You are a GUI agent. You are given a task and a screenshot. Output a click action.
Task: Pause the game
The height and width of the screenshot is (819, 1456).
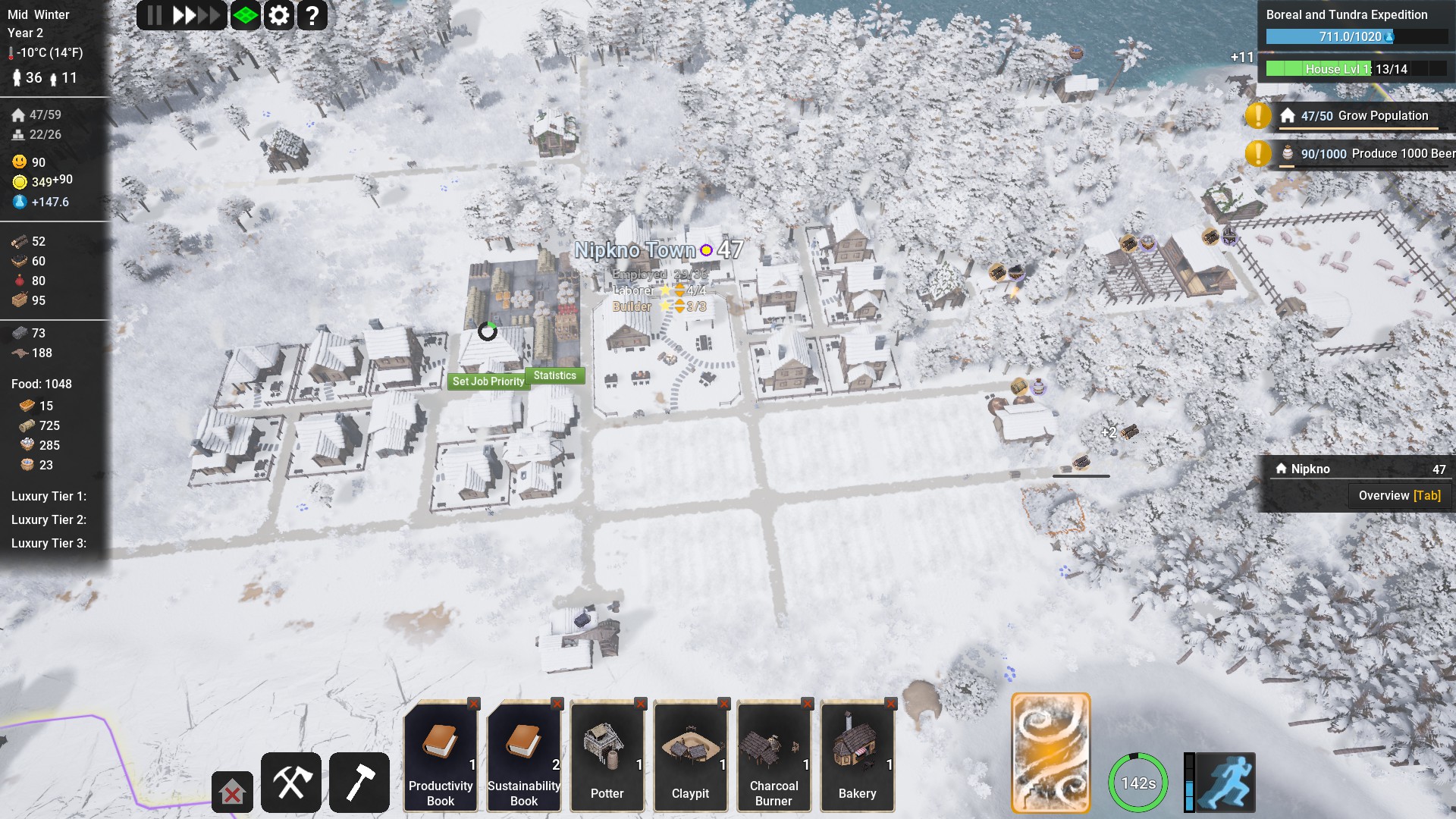[154, 15]
